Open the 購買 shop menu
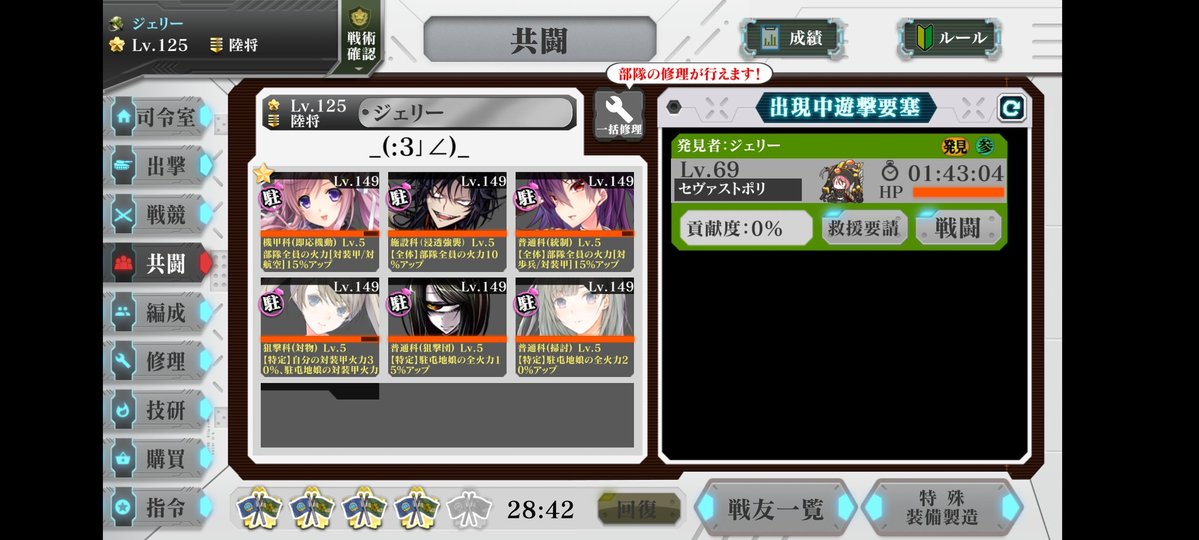The image size is (1199, 540). click(160, 458)
